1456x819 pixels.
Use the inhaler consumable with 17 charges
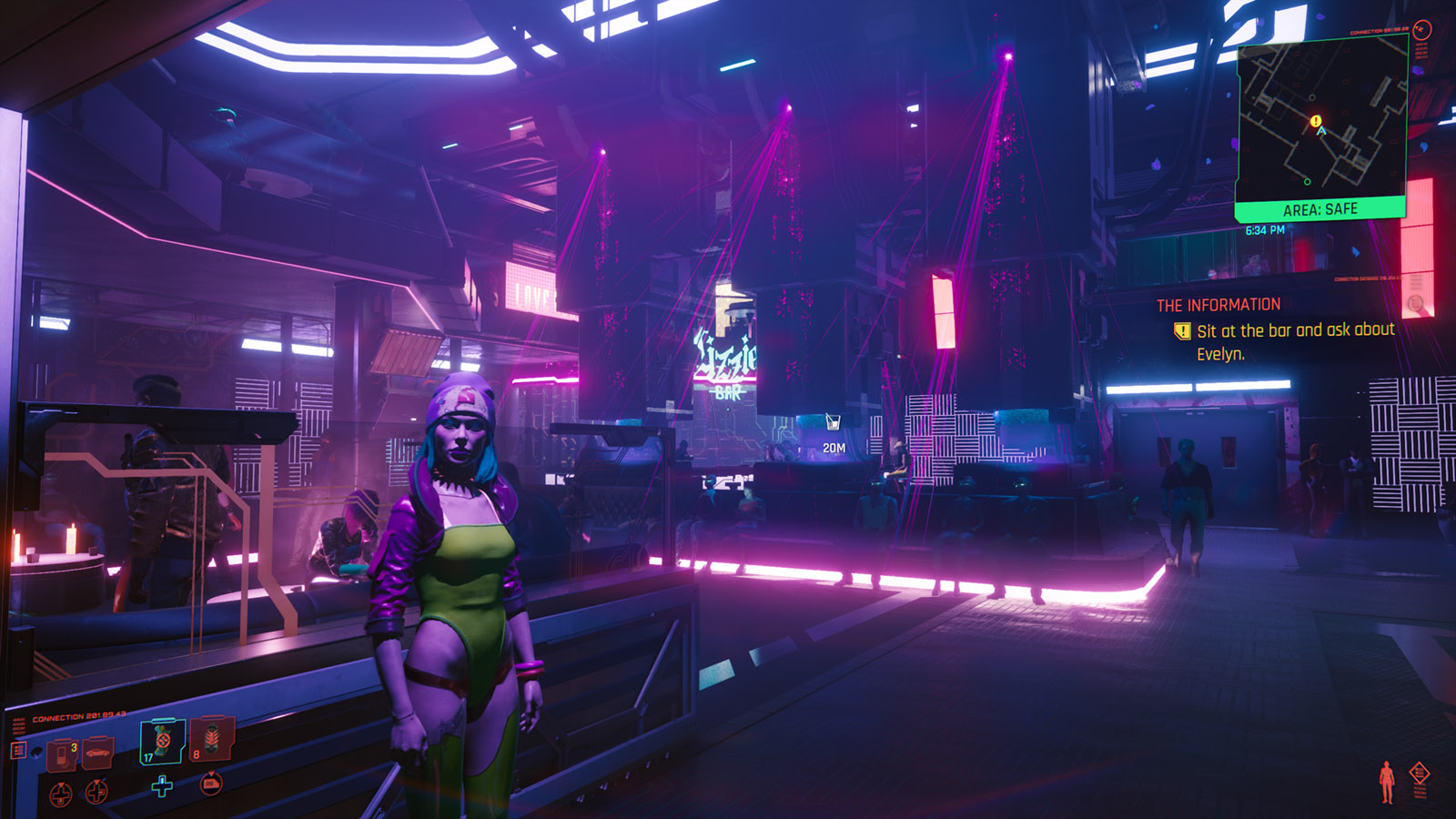pyautogui.click(x=163, y=741)
